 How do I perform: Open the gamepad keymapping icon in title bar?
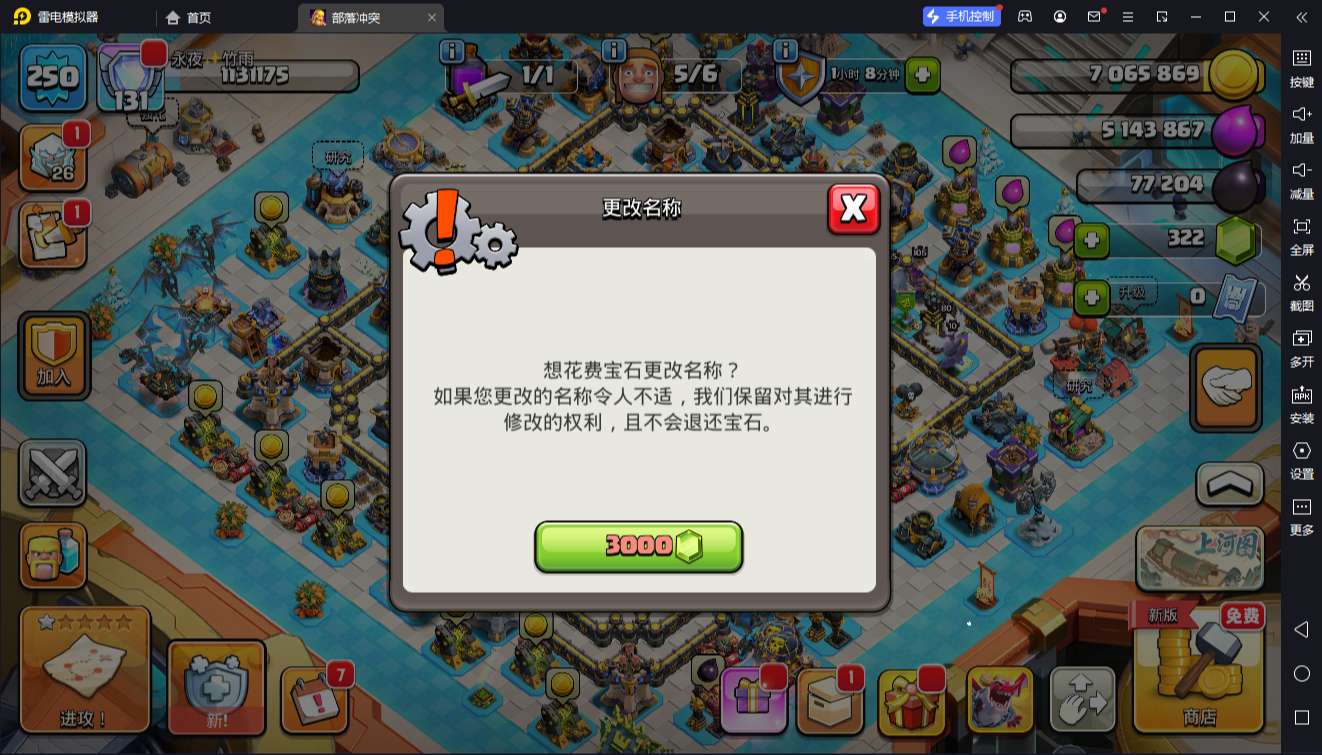pyautogui.click(x=1024, y=17)
